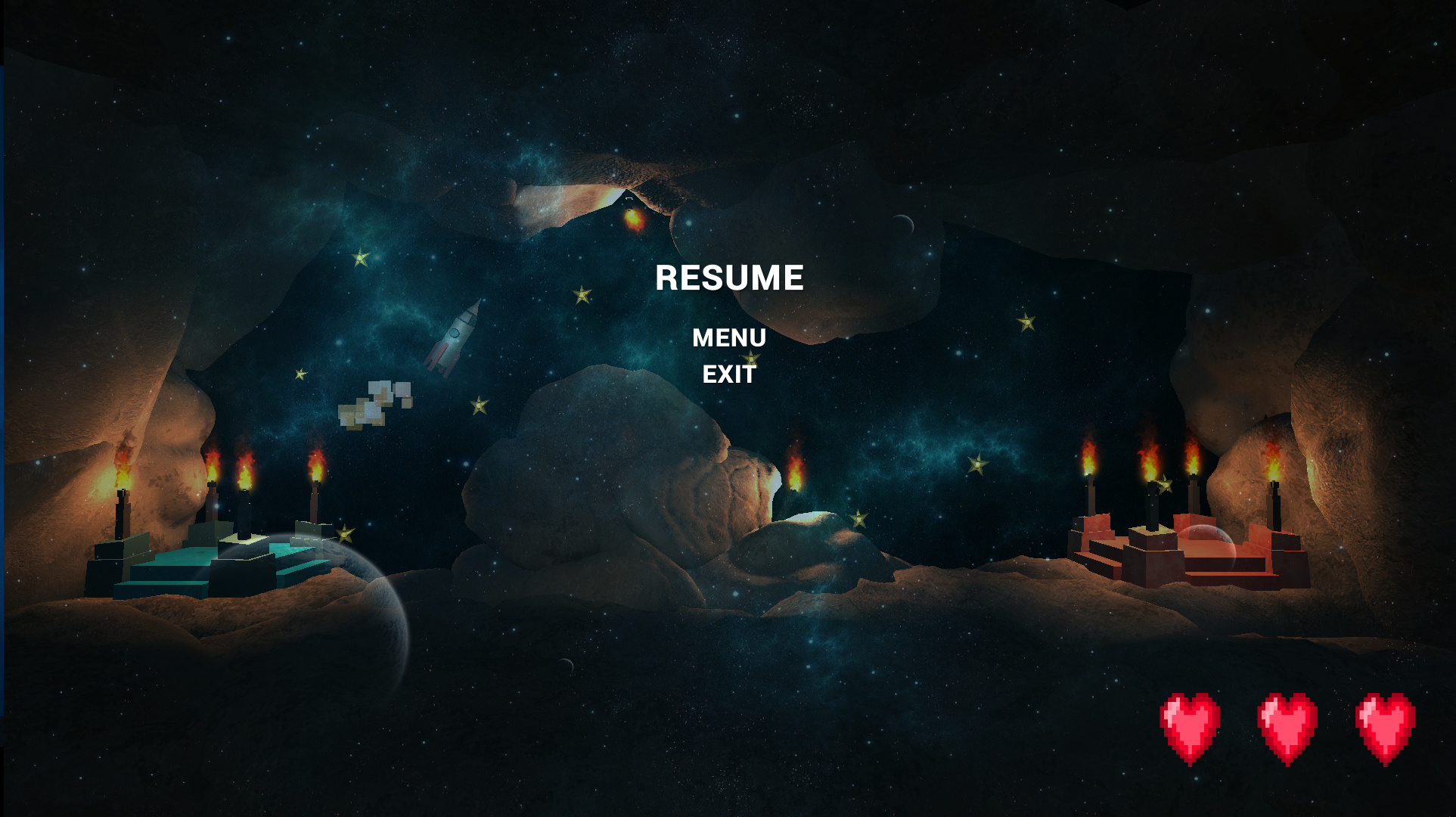1456x817 pixels.
Task: Click RESUME to continue the game
Action: pyautogui.click(x=728, y=278)
